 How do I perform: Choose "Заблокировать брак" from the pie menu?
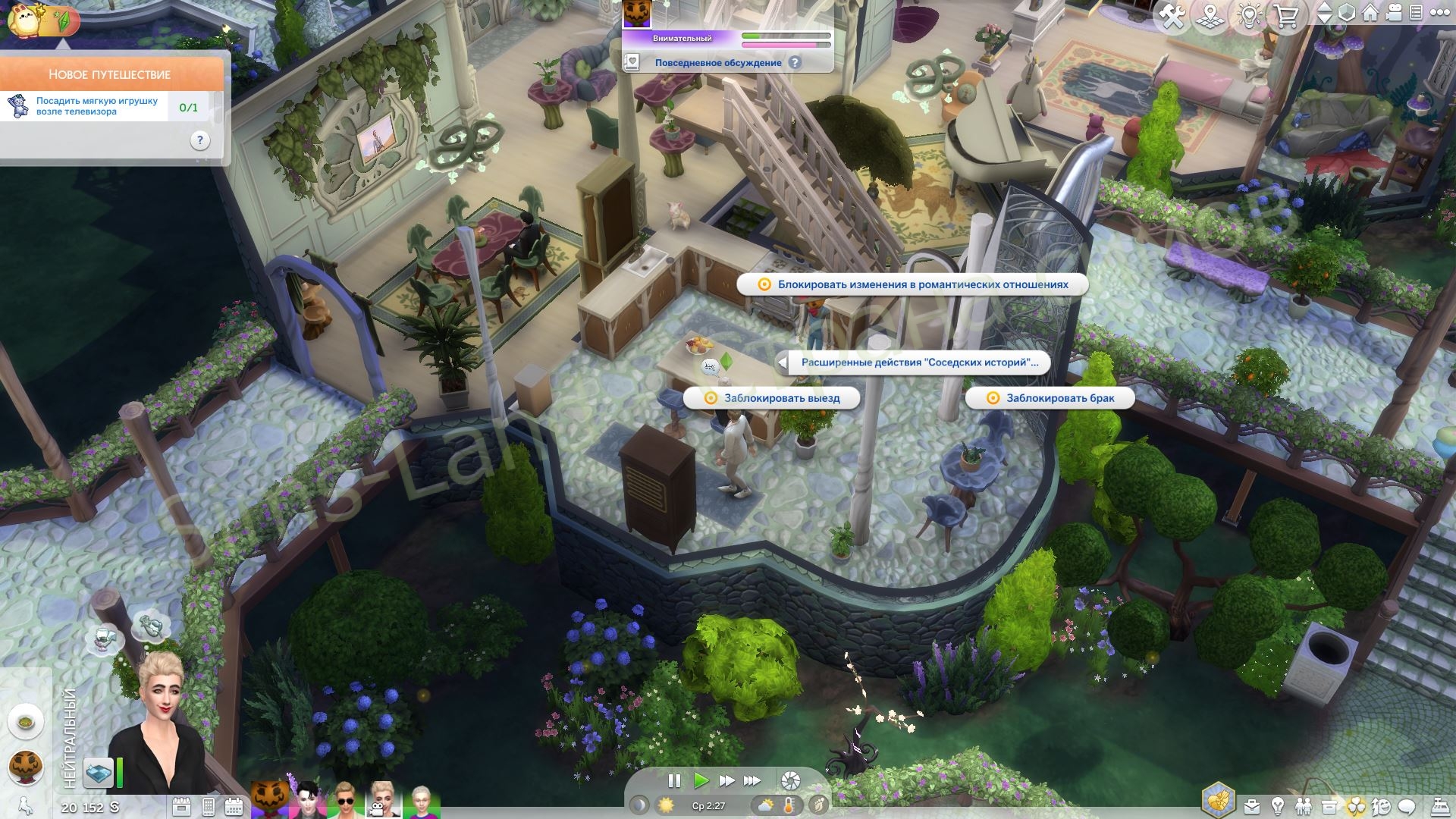click(x=1050, y=398)
